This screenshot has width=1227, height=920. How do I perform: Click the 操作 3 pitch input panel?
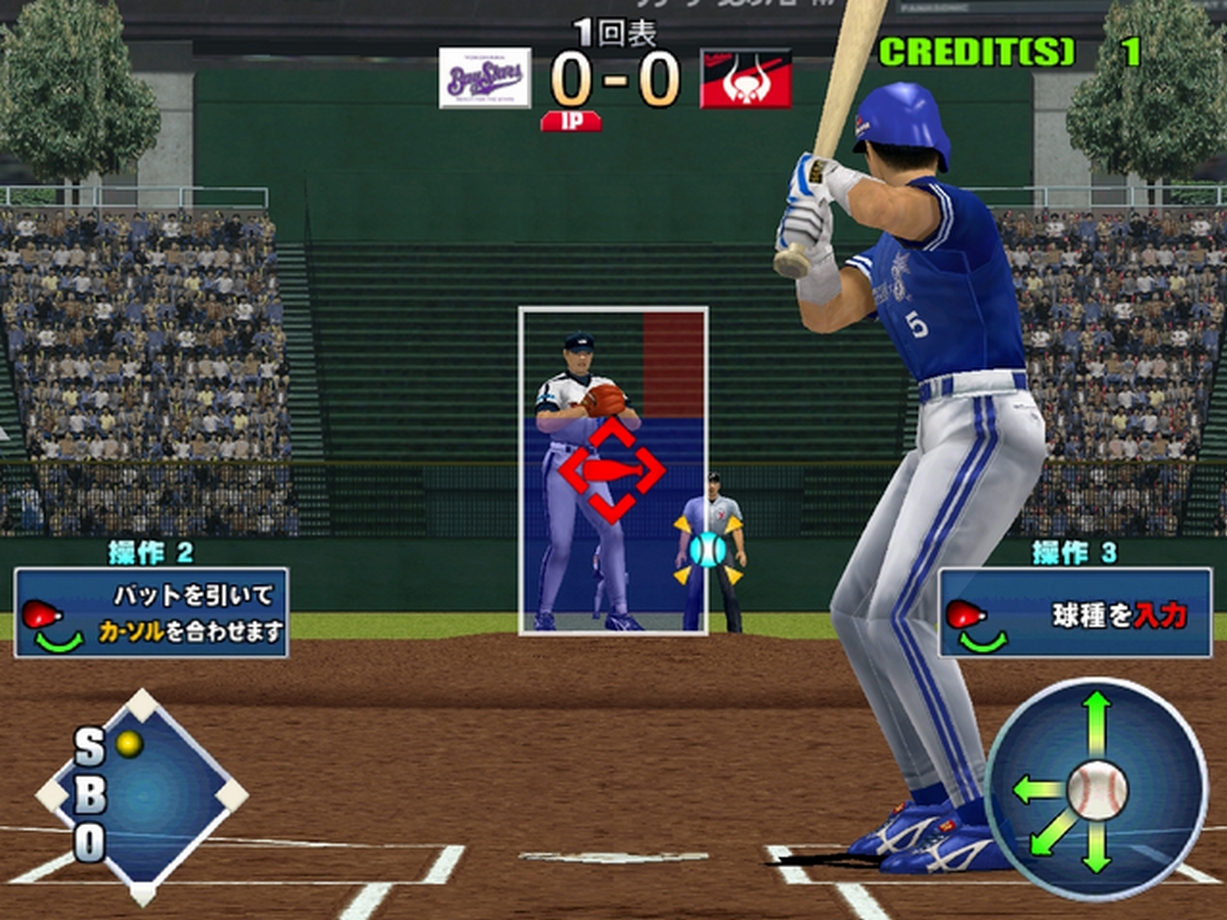[1074, 612]
